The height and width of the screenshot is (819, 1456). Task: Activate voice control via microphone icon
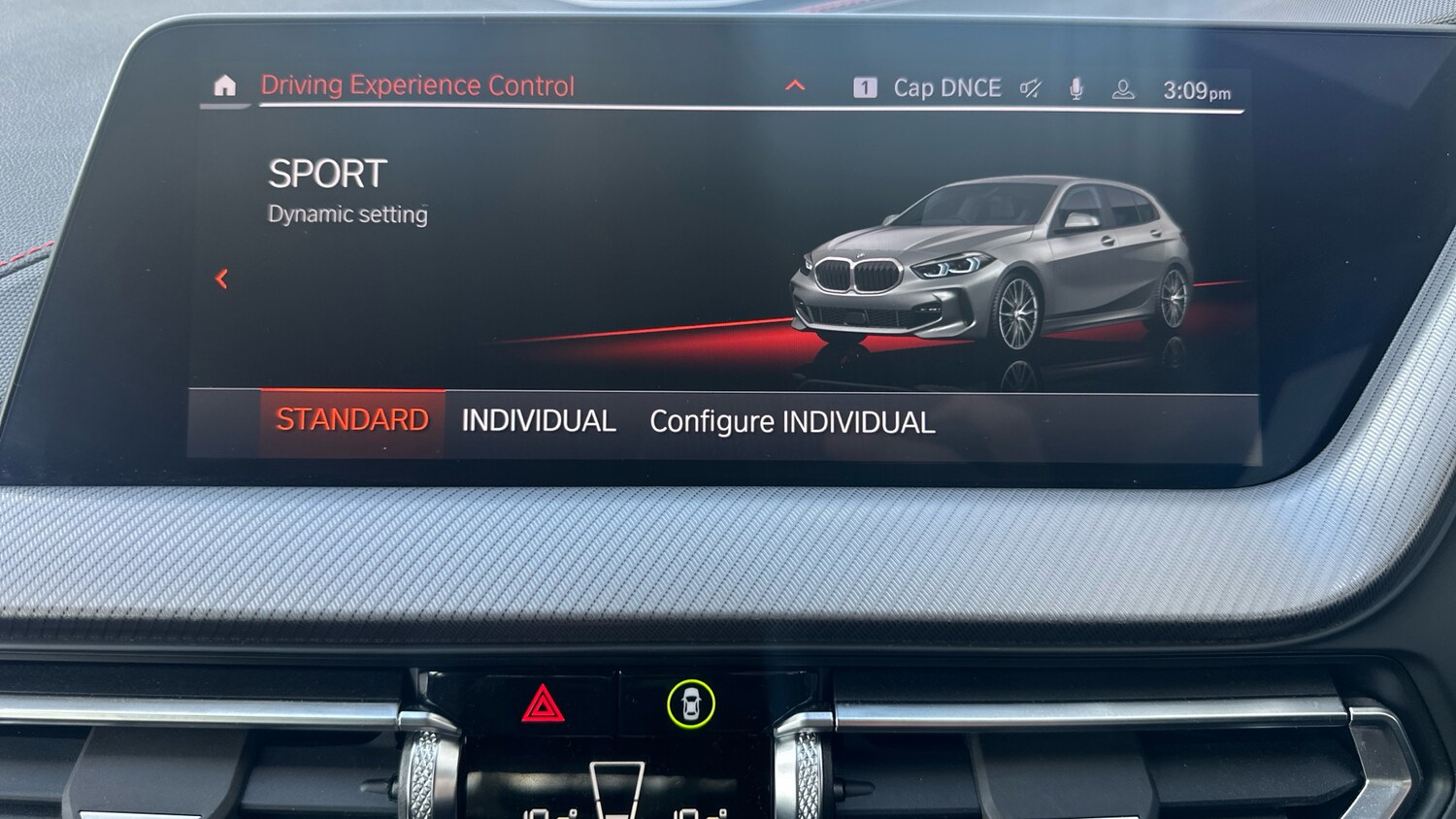[x=1077, y=88]
